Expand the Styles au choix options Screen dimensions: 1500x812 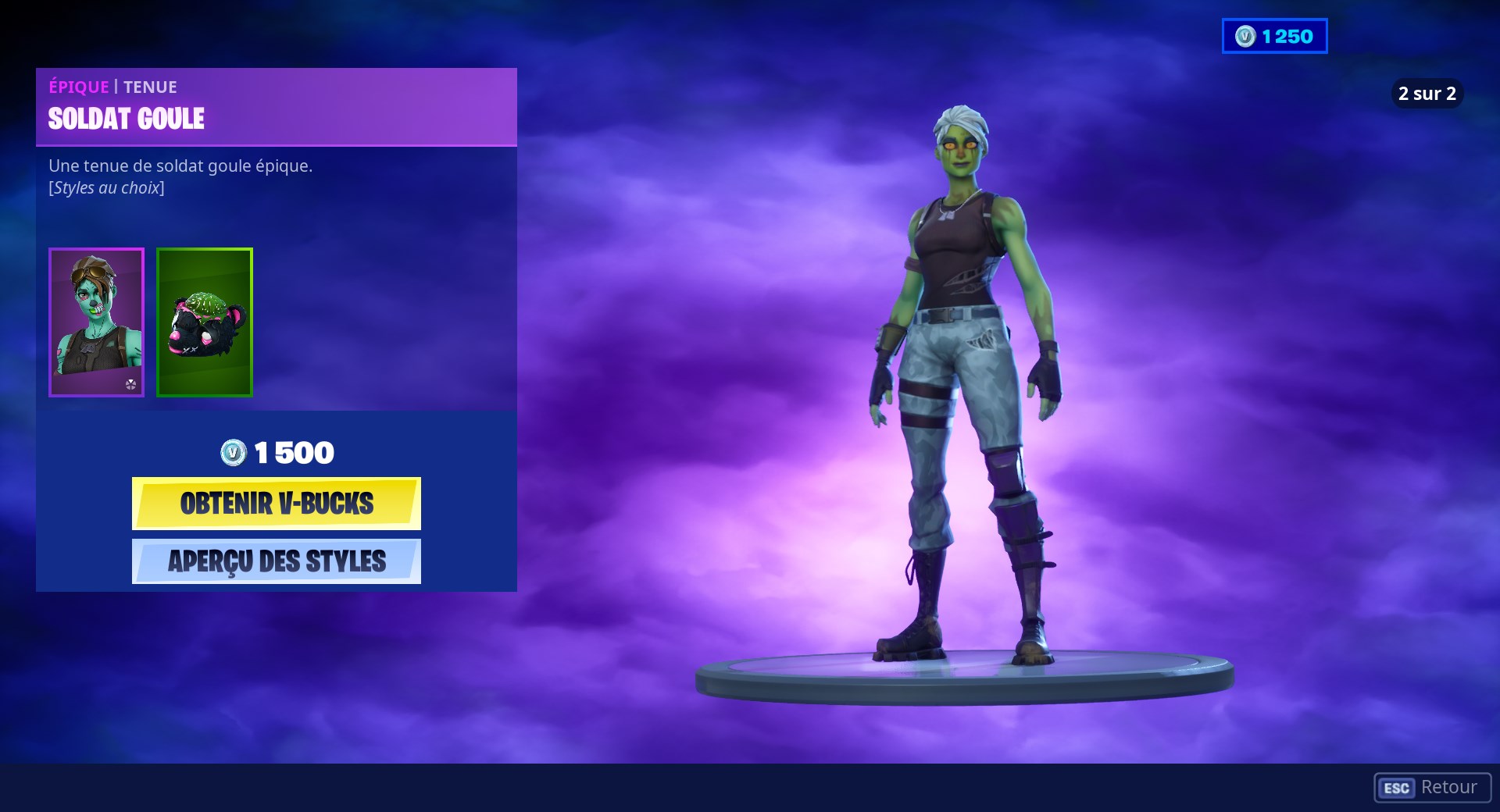106,187
